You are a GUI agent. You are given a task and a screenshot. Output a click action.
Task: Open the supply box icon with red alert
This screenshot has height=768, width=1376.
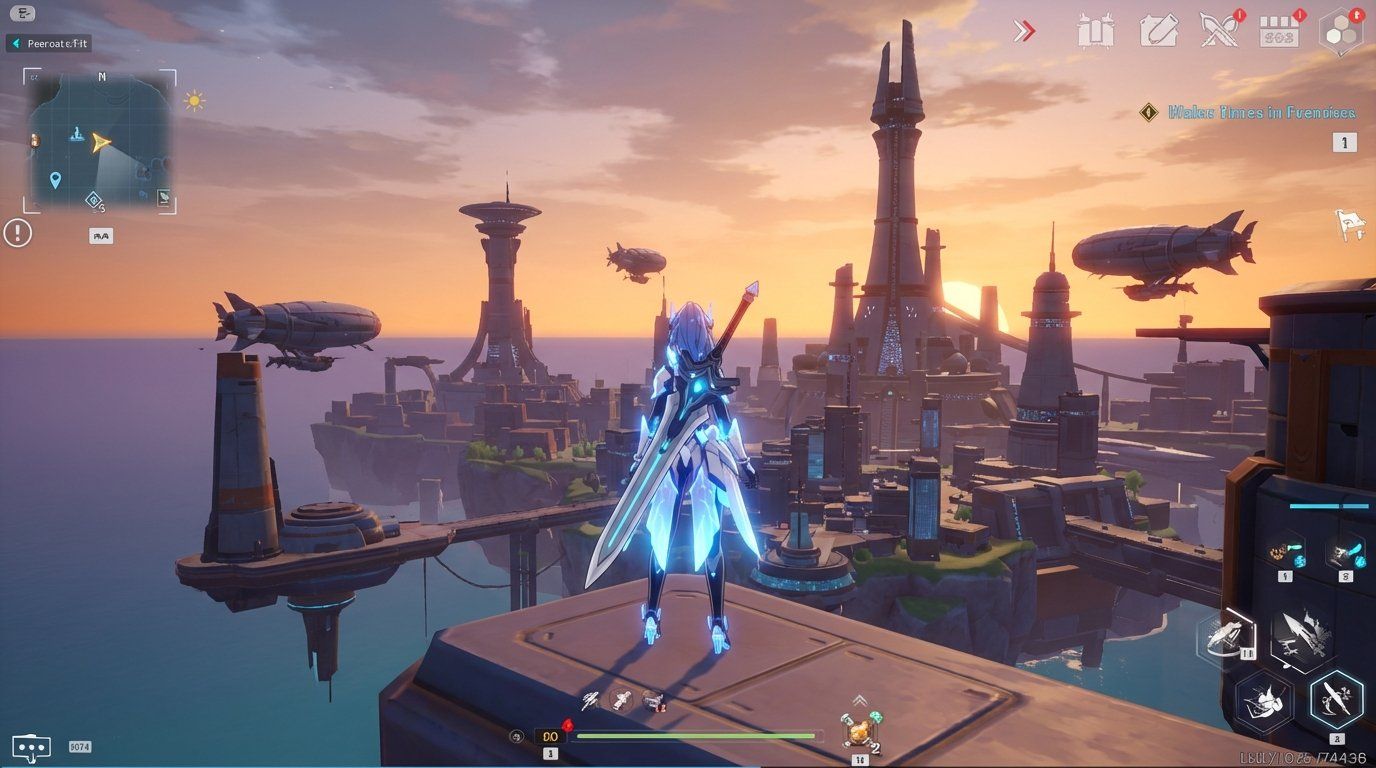(x=1281, y=31)
